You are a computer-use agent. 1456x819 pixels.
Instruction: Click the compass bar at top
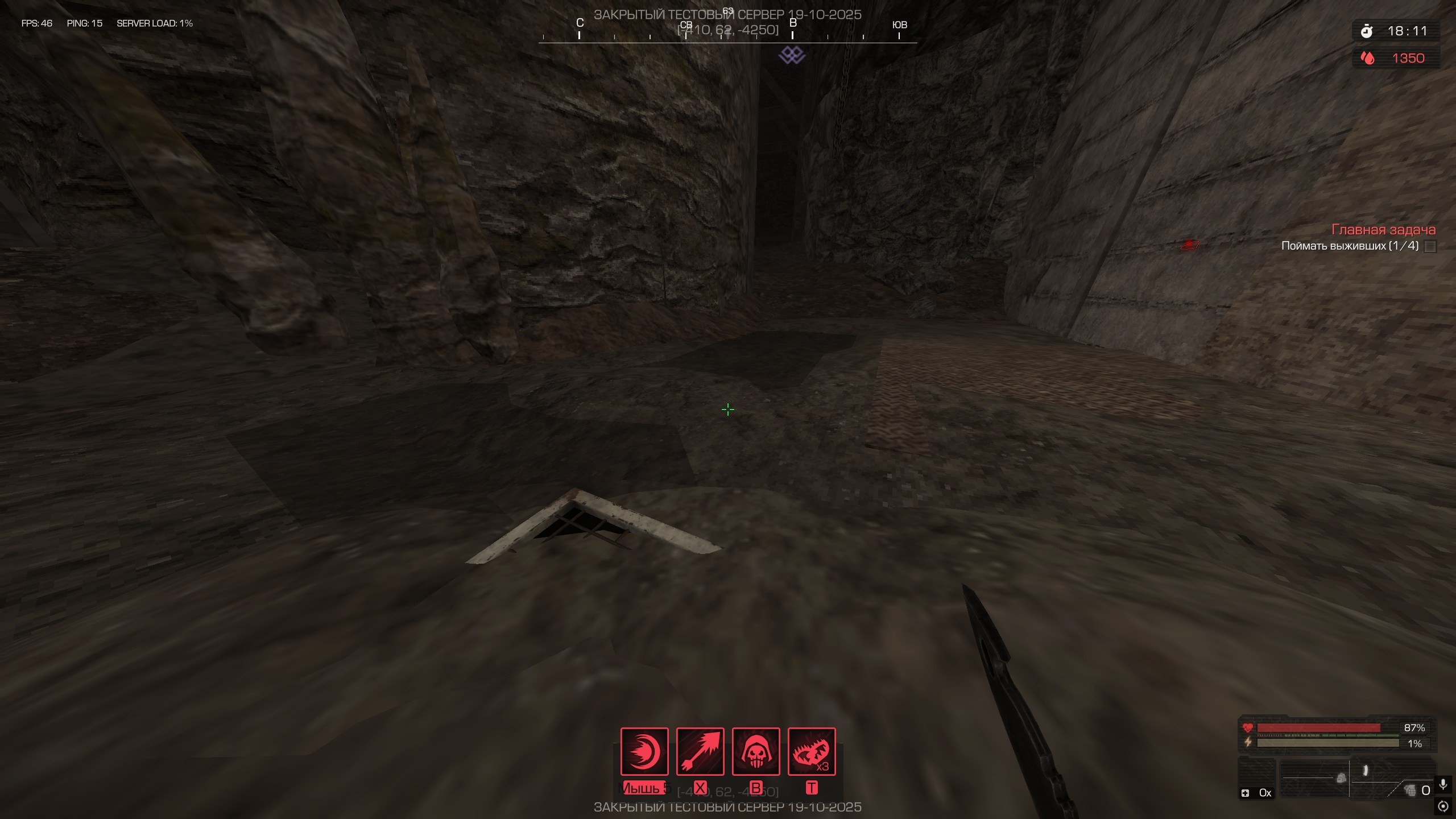tap(727, 35)
